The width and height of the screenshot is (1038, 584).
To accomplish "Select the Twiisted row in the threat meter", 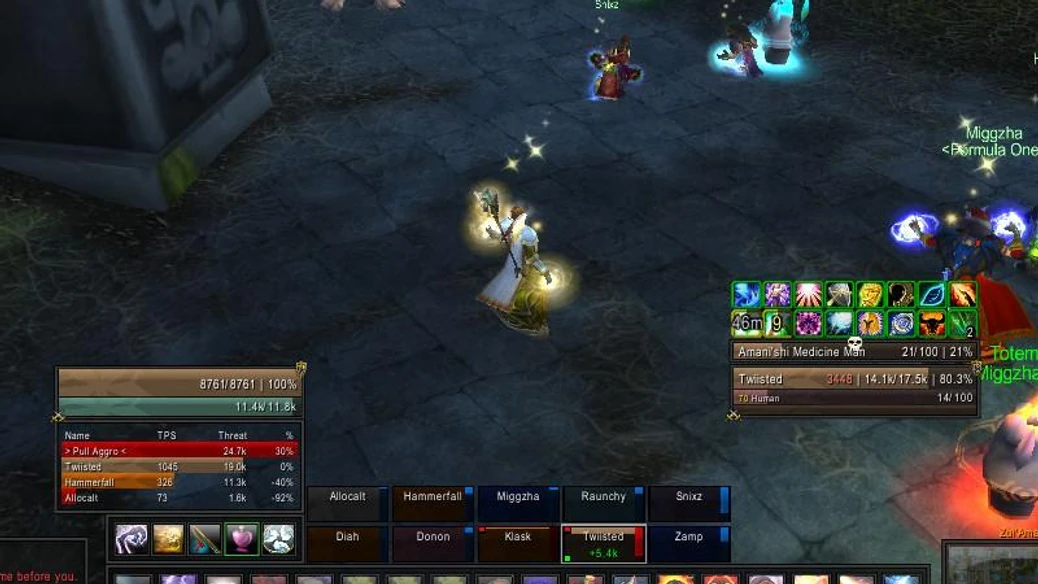I will 179,467.
